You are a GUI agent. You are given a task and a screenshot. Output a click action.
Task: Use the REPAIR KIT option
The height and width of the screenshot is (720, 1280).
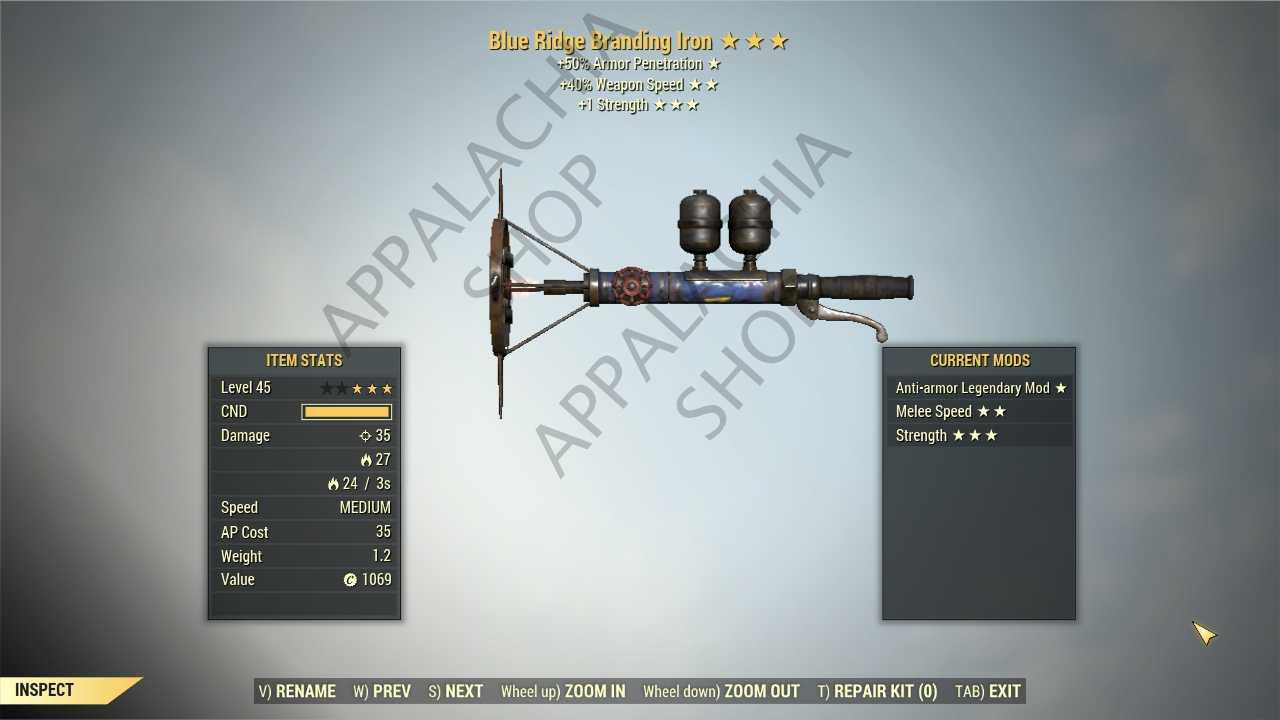(x=878, y=691)
